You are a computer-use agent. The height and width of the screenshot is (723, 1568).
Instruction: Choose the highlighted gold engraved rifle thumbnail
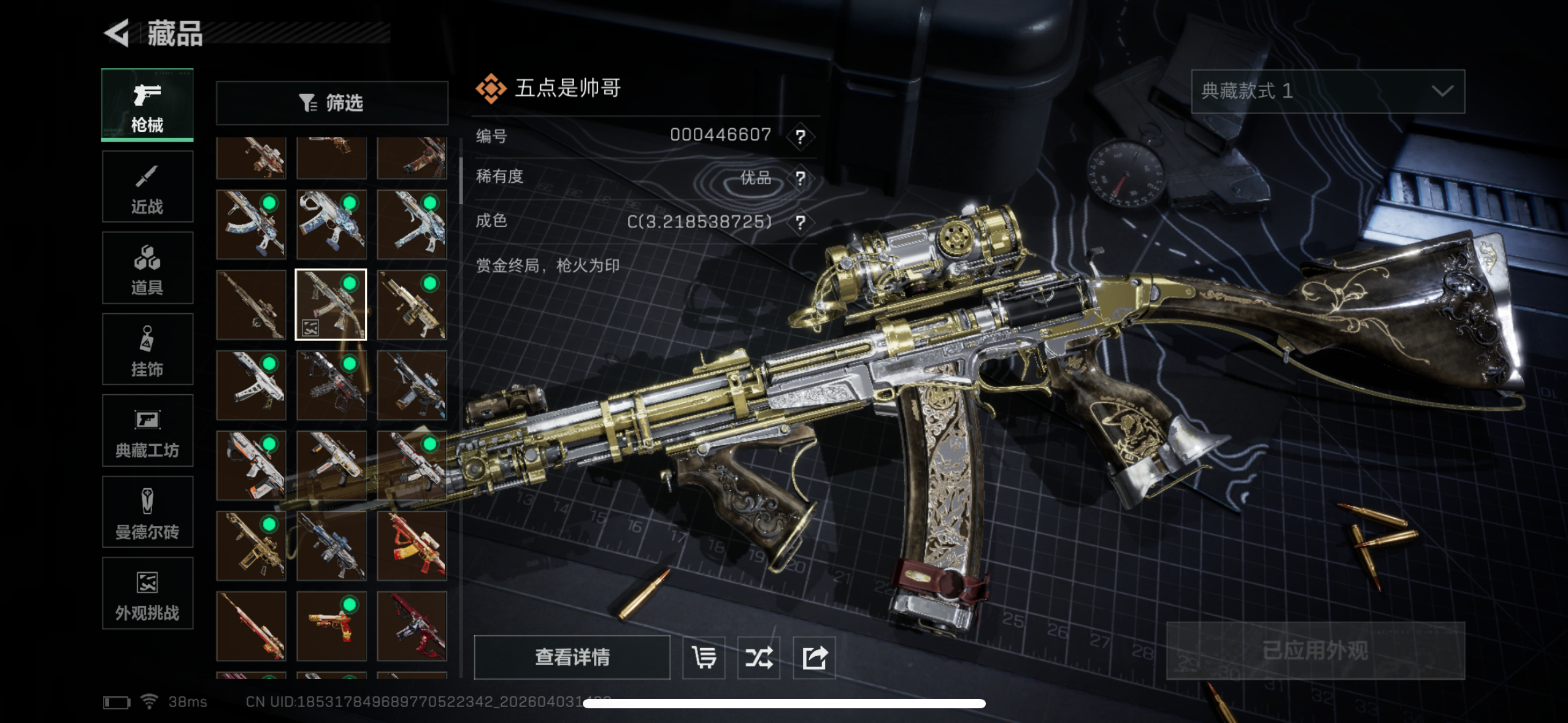pos(331,305)
